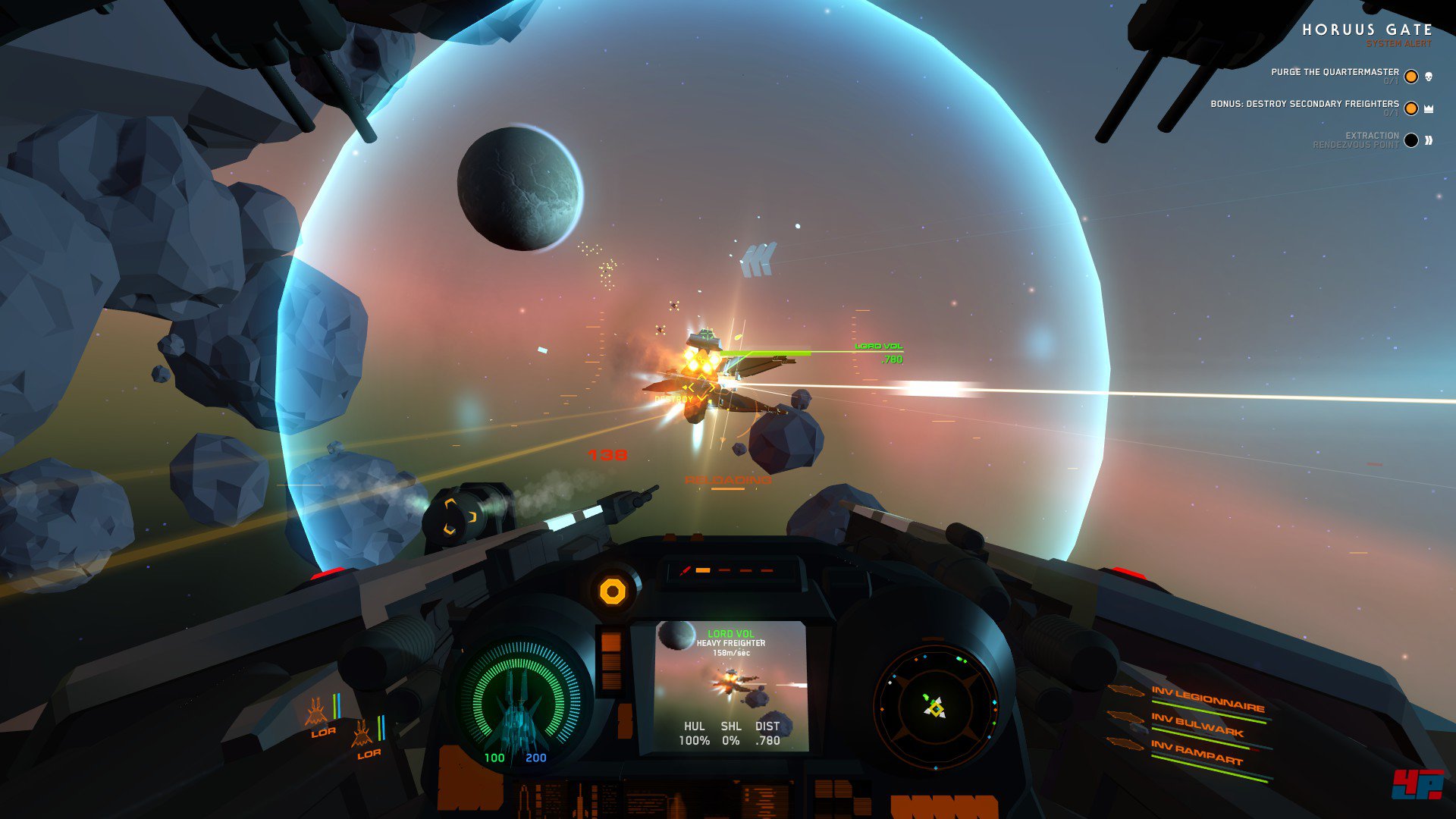Open the Lord Vol target camera display
Screen dimensions: 1456x819
731,686
